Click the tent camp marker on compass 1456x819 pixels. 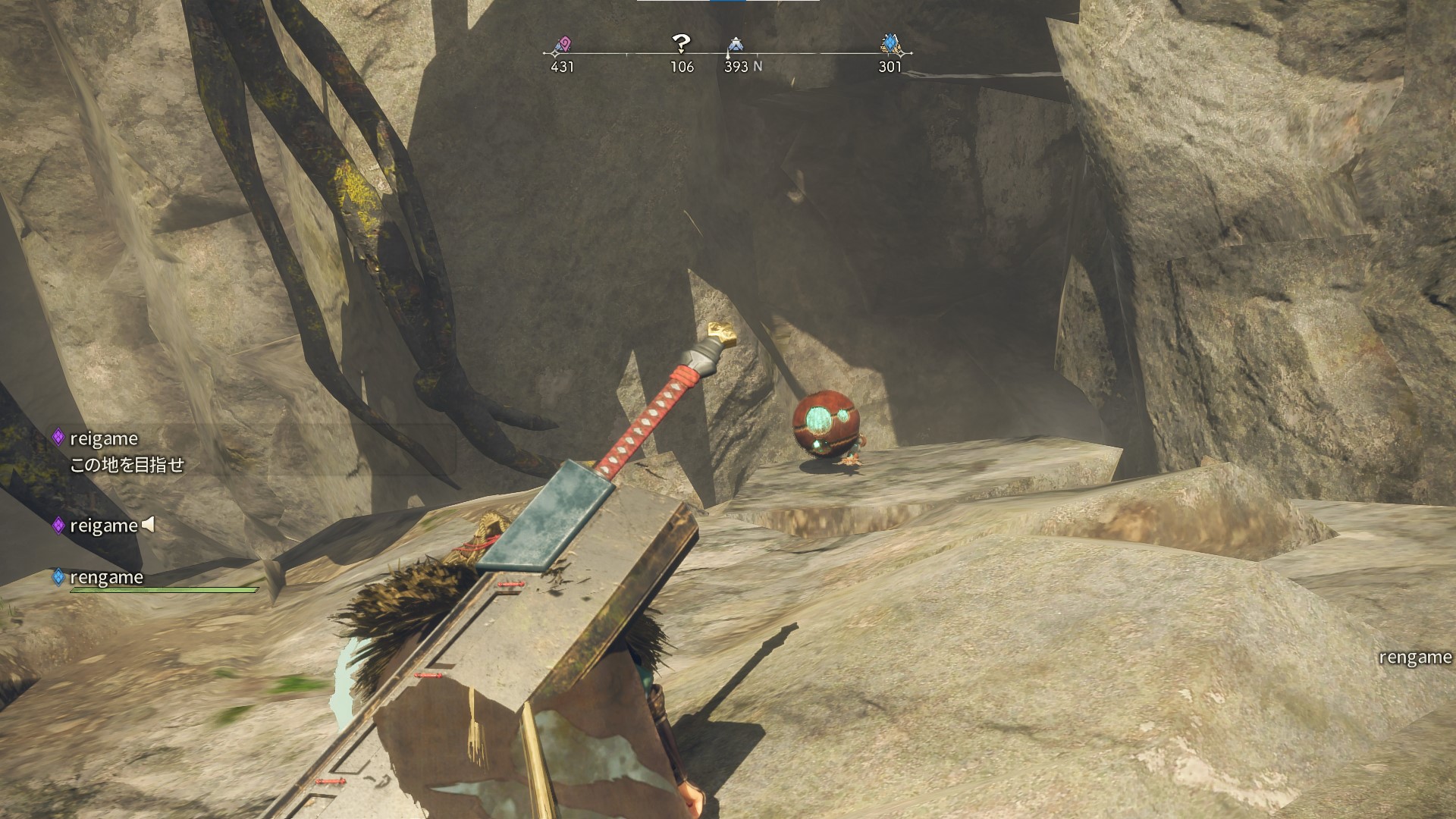pyautogui.click(x=734, y=45)
